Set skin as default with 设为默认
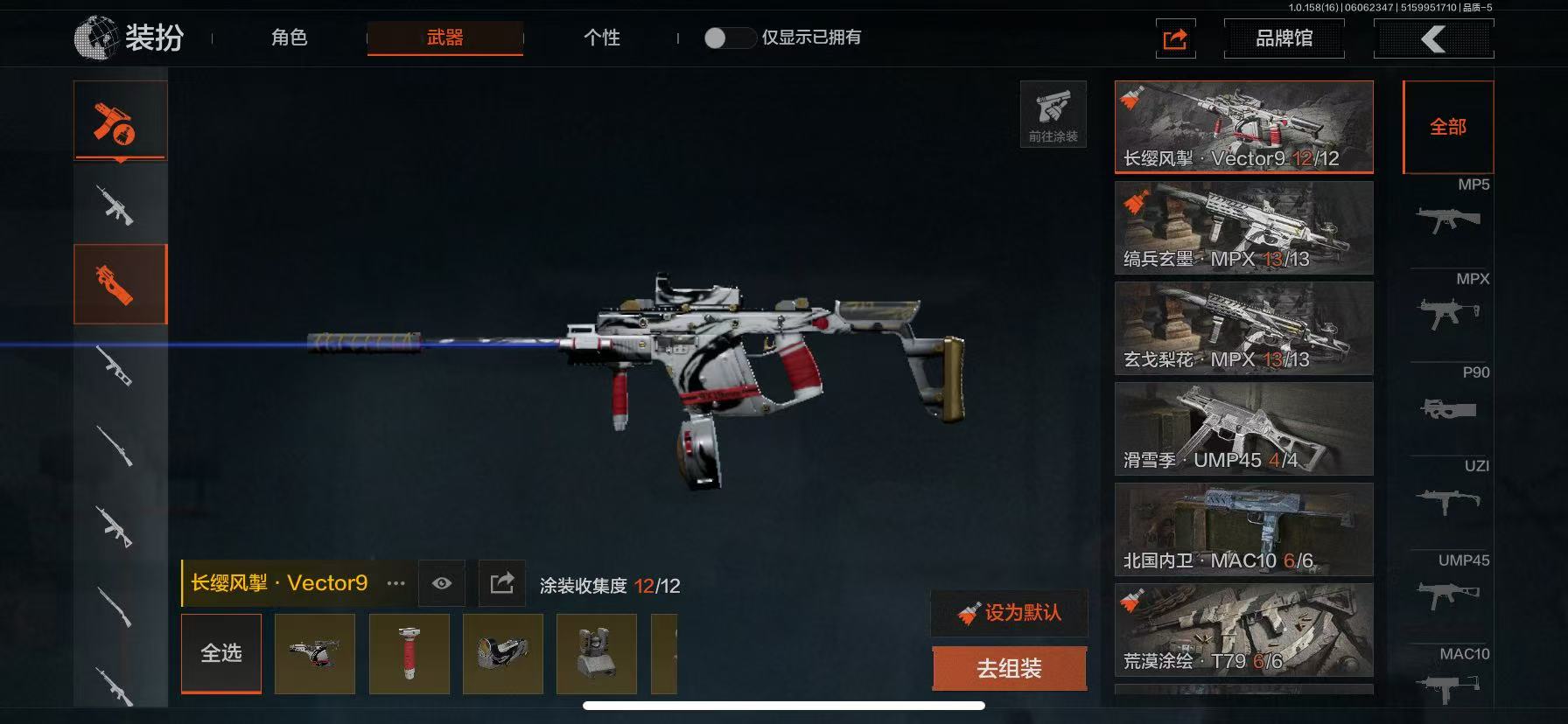This screenshot has width=1568, height=724. coord(1010,613)
